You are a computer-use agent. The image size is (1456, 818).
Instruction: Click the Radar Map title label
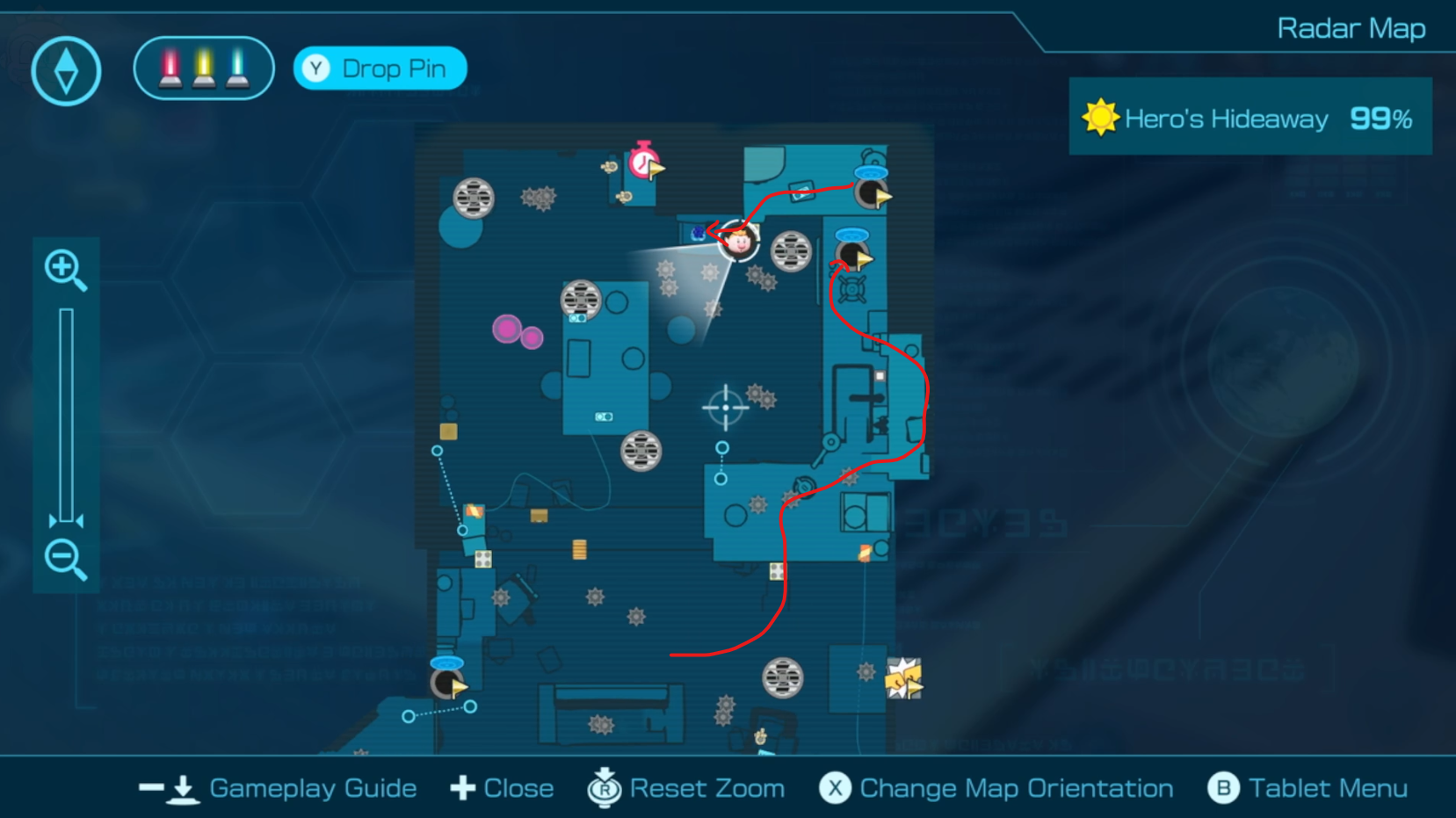click(1351, 28)
